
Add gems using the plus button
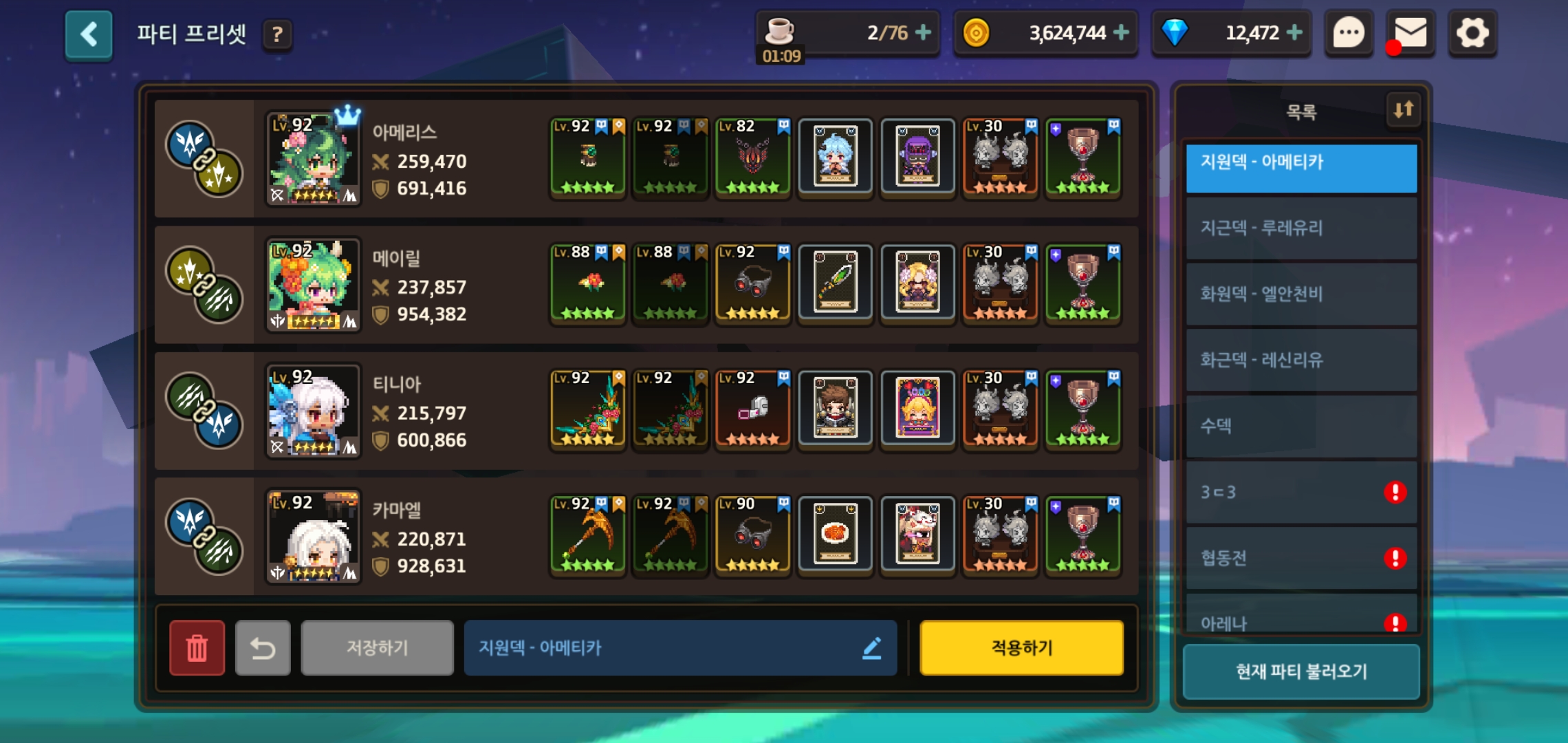(x=1294, y=32)
